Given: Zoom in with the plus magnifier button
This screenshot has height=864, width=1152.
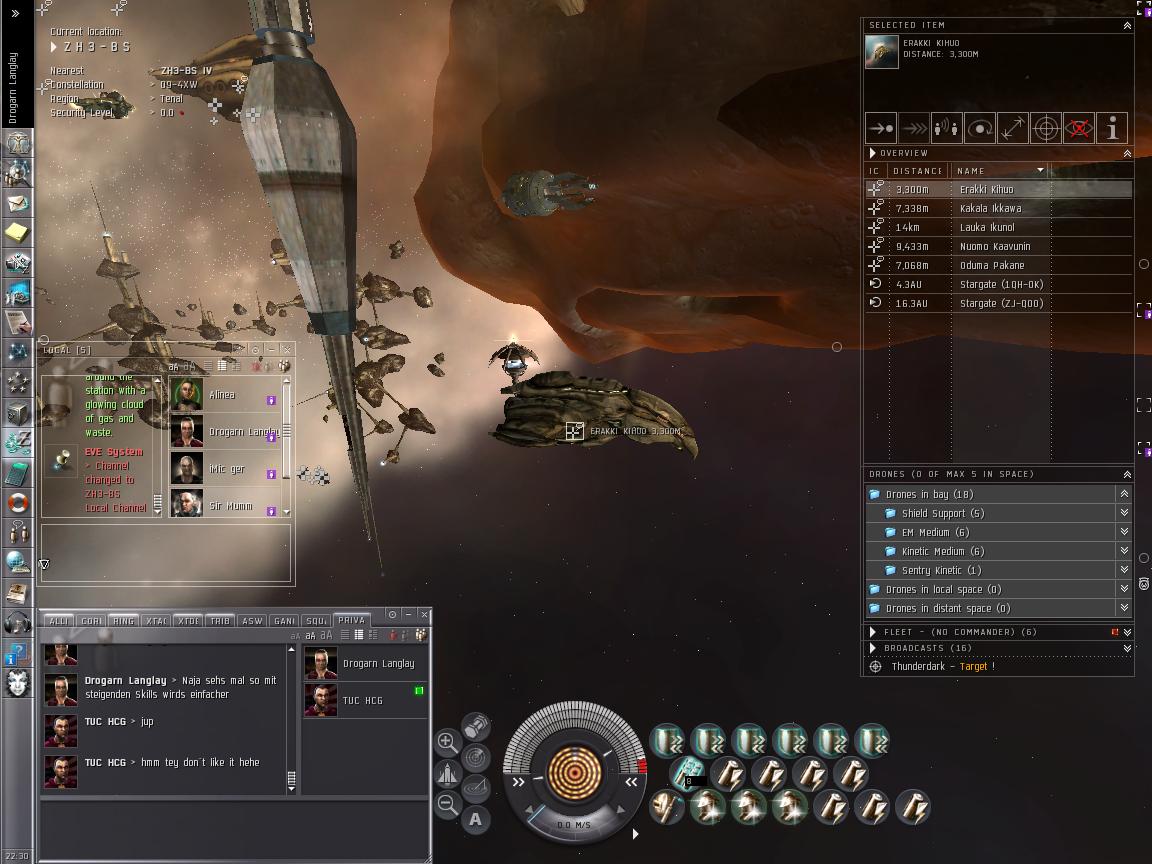Looking at the screenshot, I should 447,742.
